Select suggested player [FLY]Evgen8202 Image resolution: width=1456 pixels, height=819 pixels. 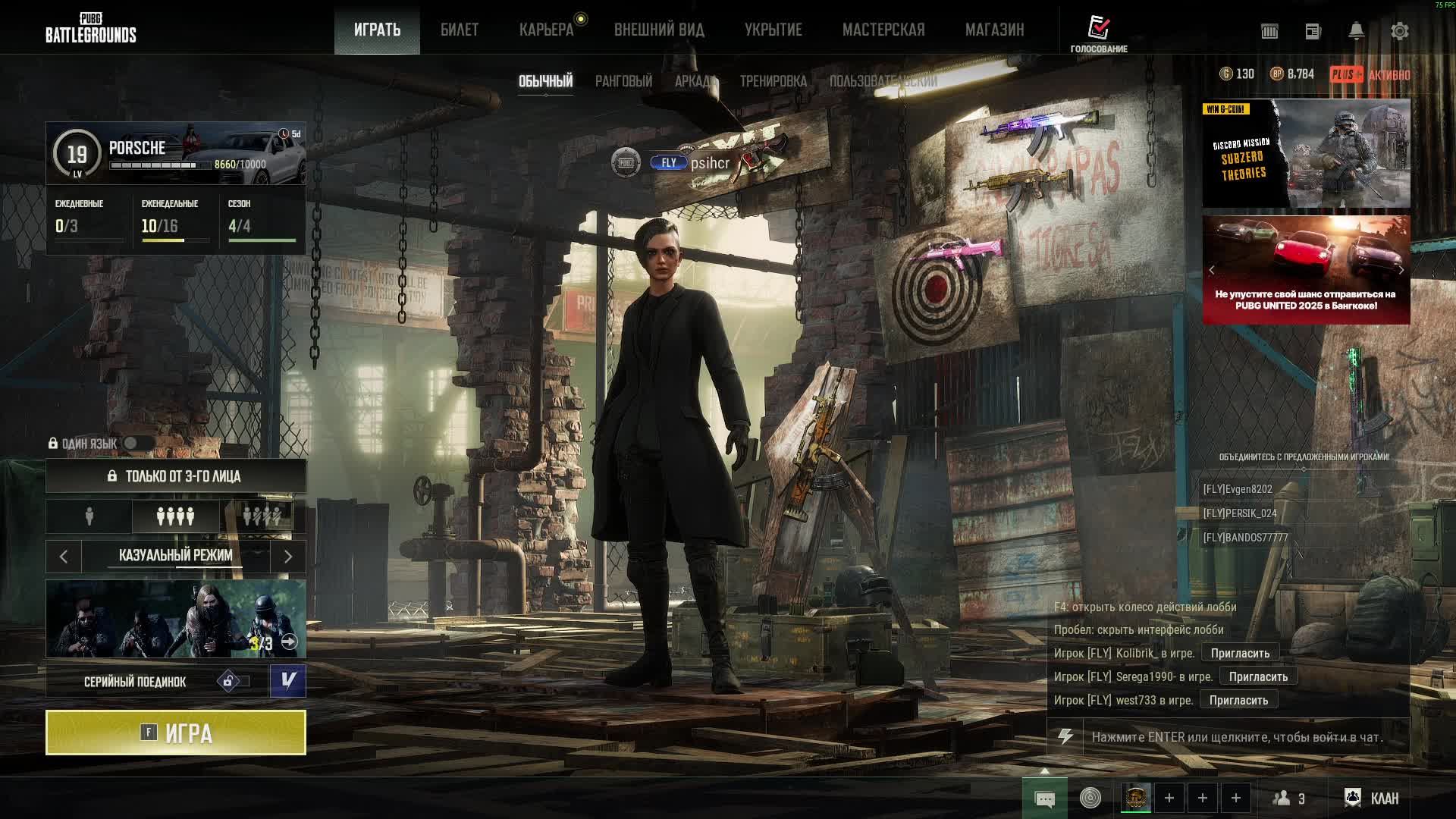(x=1238, y=489)
